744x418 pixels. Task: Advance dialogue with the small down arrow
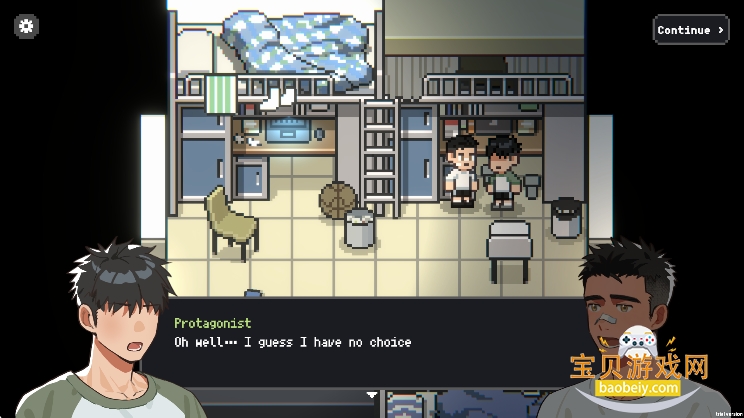click(x=372, y=395)
